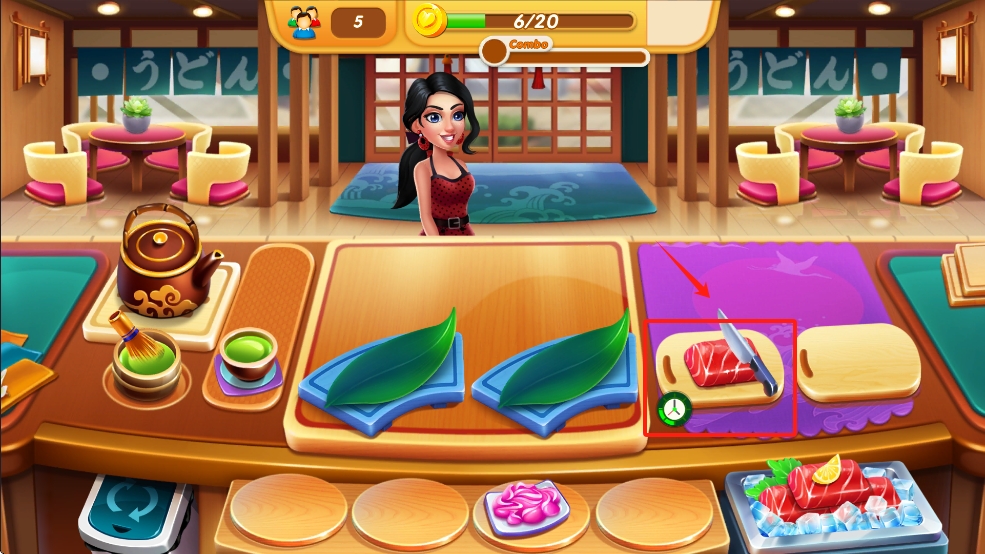The image size is (985, 554).
Task: Tap the tuna on the highlighted cutting board
Action: pyautogui.click(x=714, y=363)
